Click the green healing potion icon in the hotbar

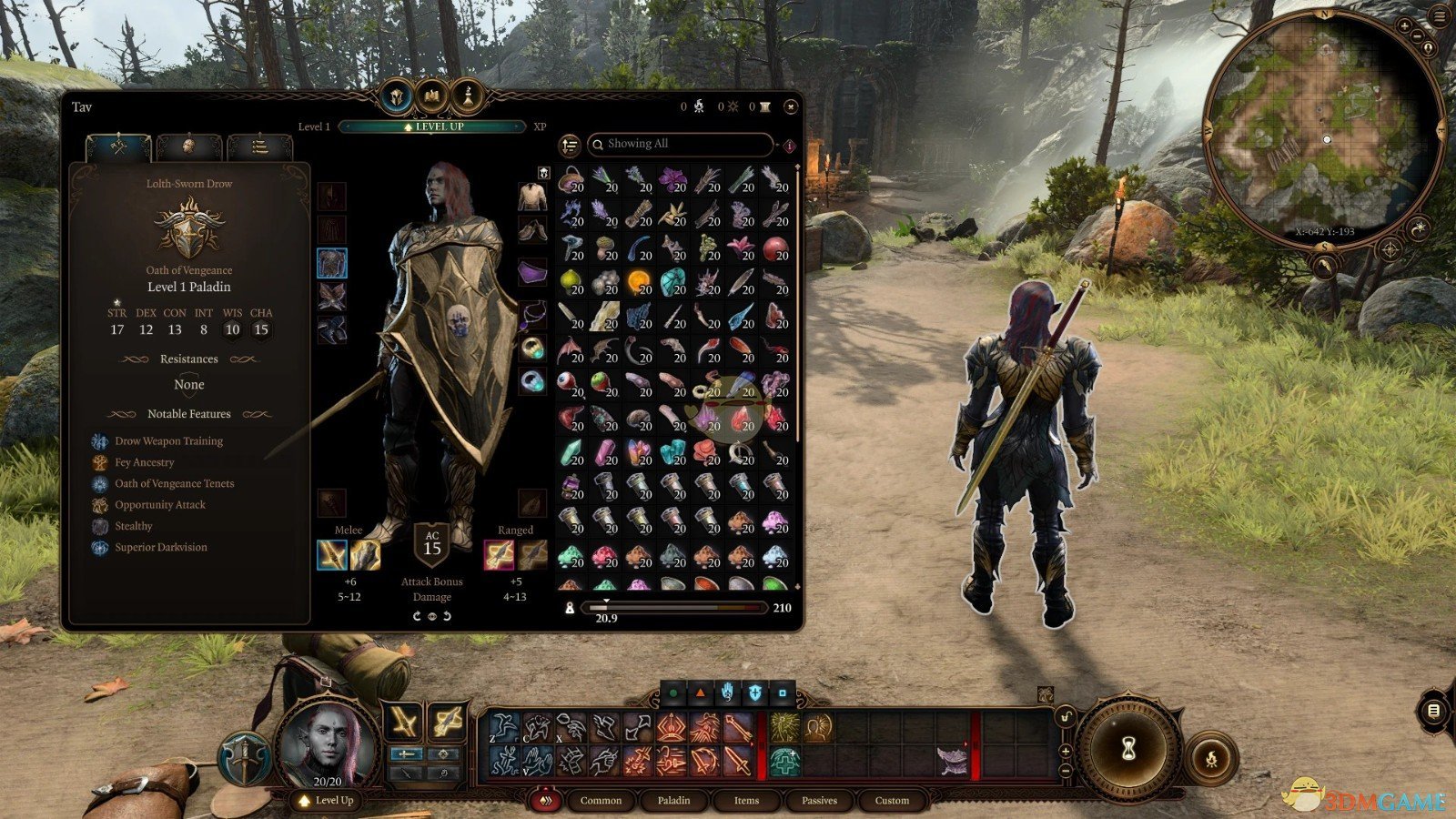pos(784,763)
